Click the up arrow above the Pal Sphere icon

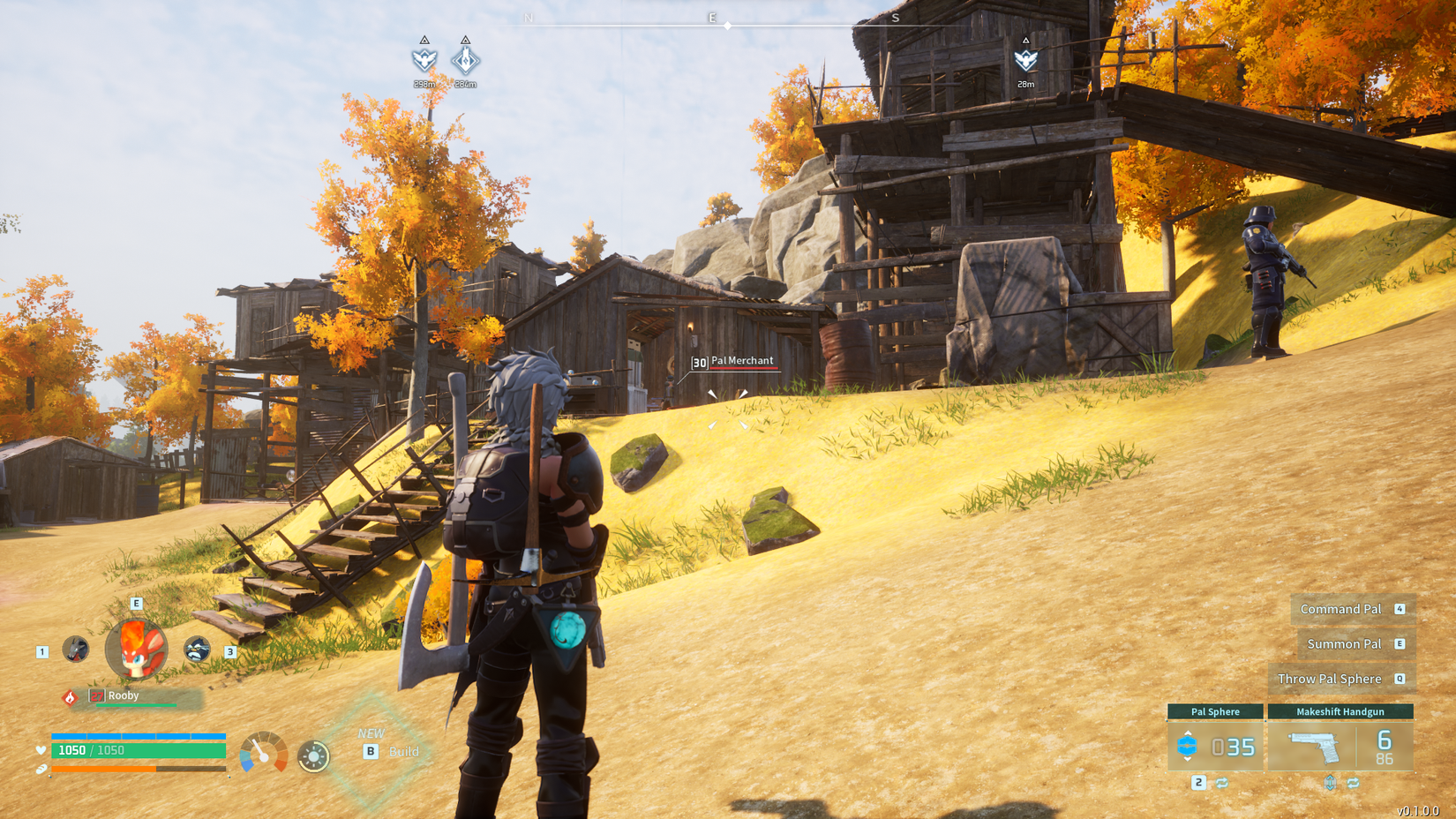pos(1188,733)
